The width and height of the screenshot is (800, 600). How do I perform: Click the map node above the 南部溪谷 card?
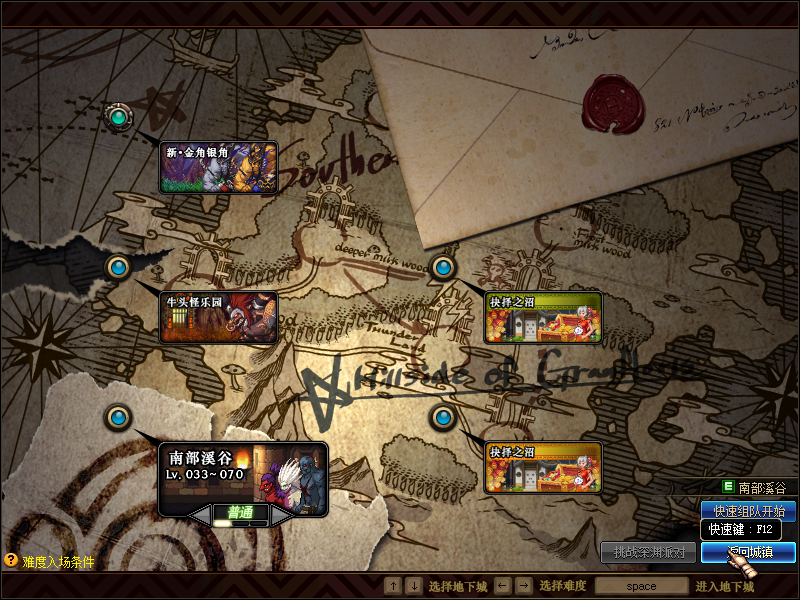(119, 416)
